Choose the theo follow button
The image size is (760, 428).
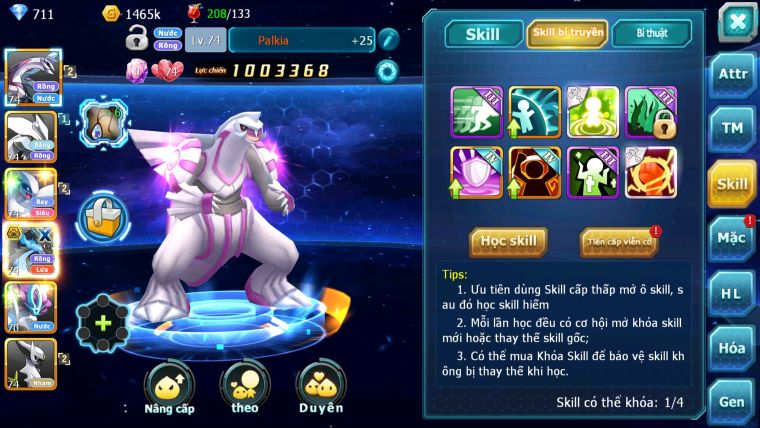coord(245,387)
